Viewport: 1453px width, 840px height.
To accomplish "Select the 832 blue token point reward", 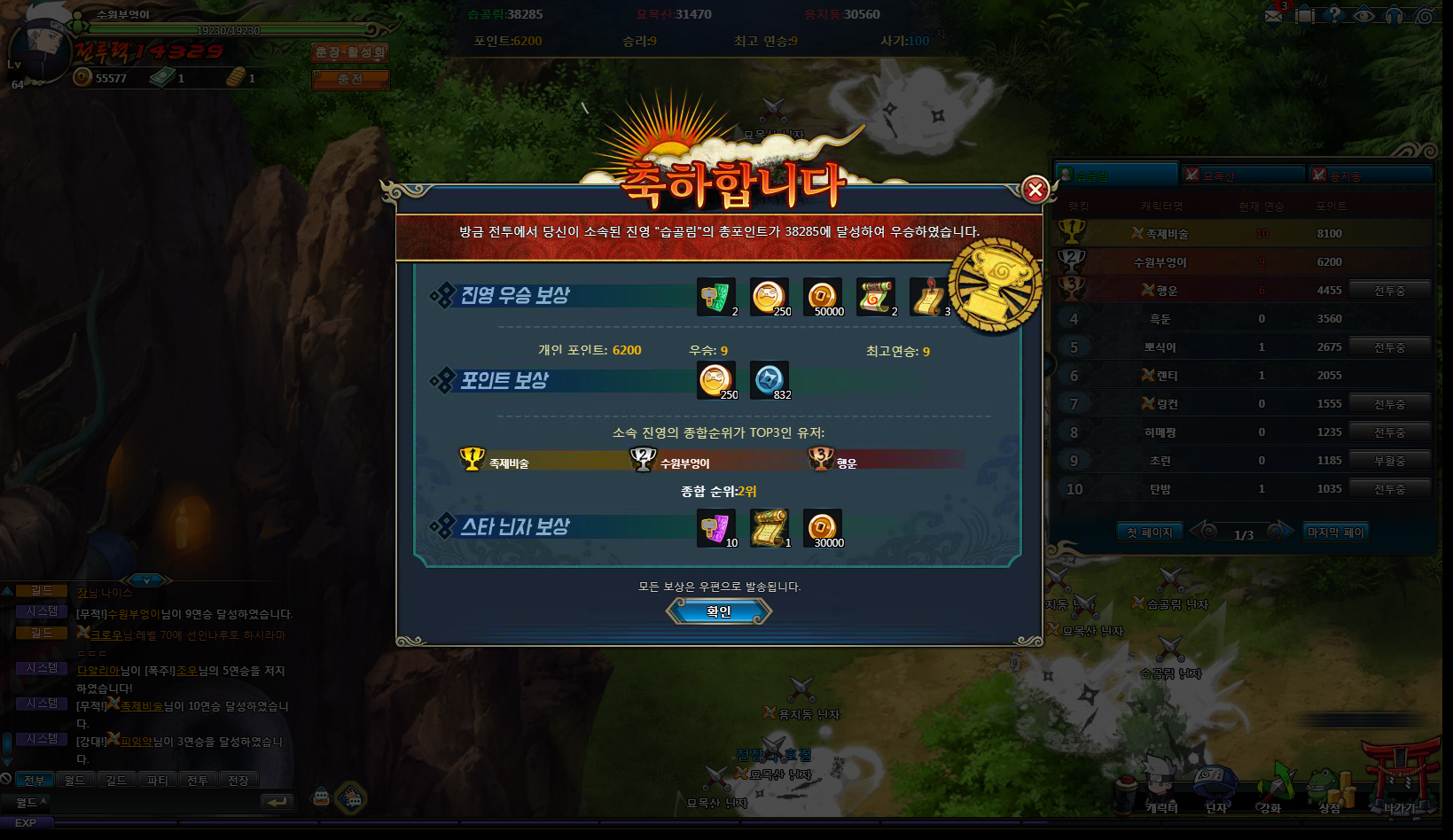I will [x=769, y=380].
